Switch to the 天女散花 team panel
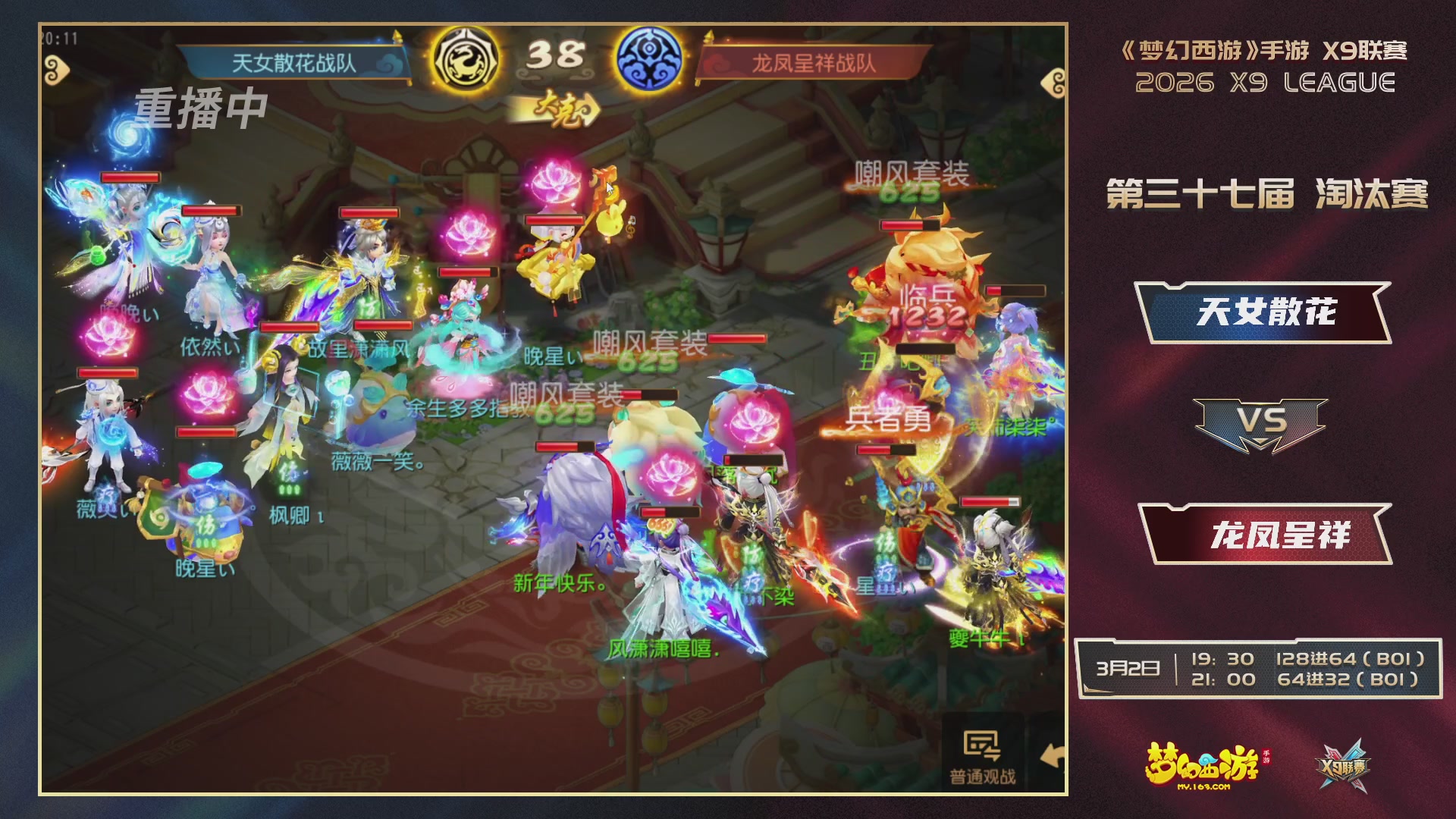Image resolution: width=1456 pixels, height=819 pixels. pyautogui.click(x=1268, y=312)
